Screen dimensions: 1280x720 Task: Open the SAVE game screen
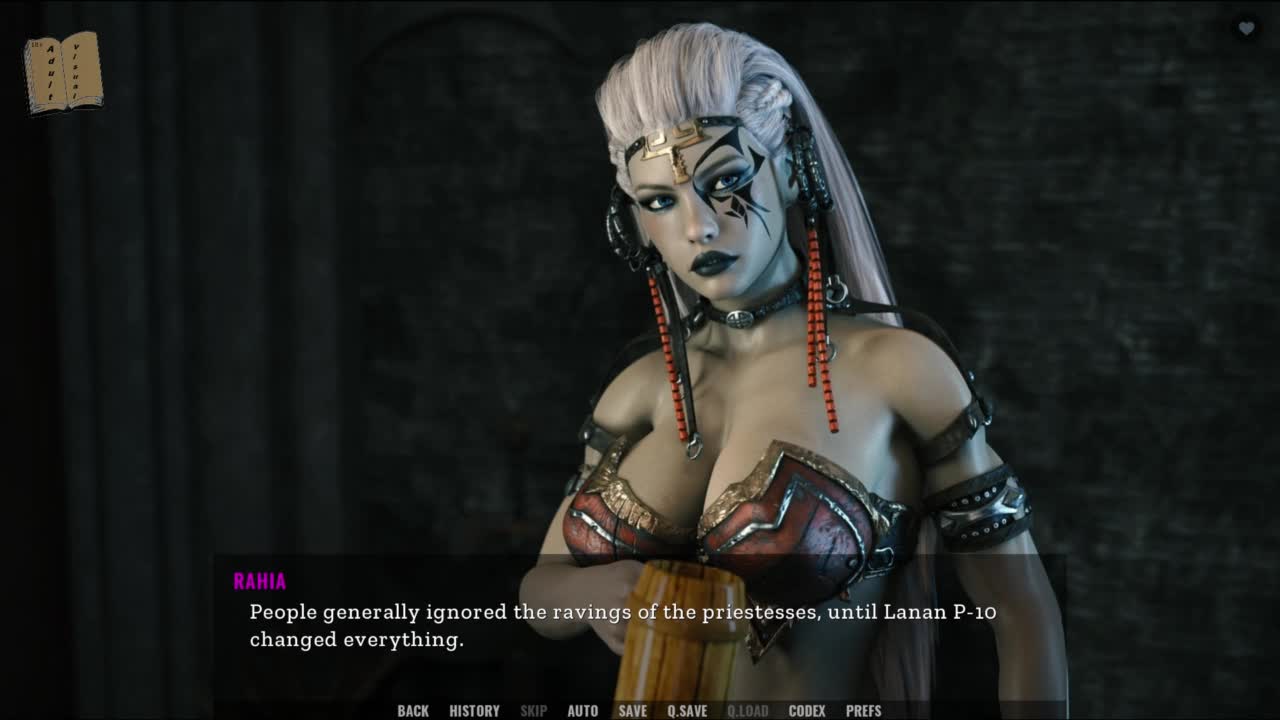632,711
